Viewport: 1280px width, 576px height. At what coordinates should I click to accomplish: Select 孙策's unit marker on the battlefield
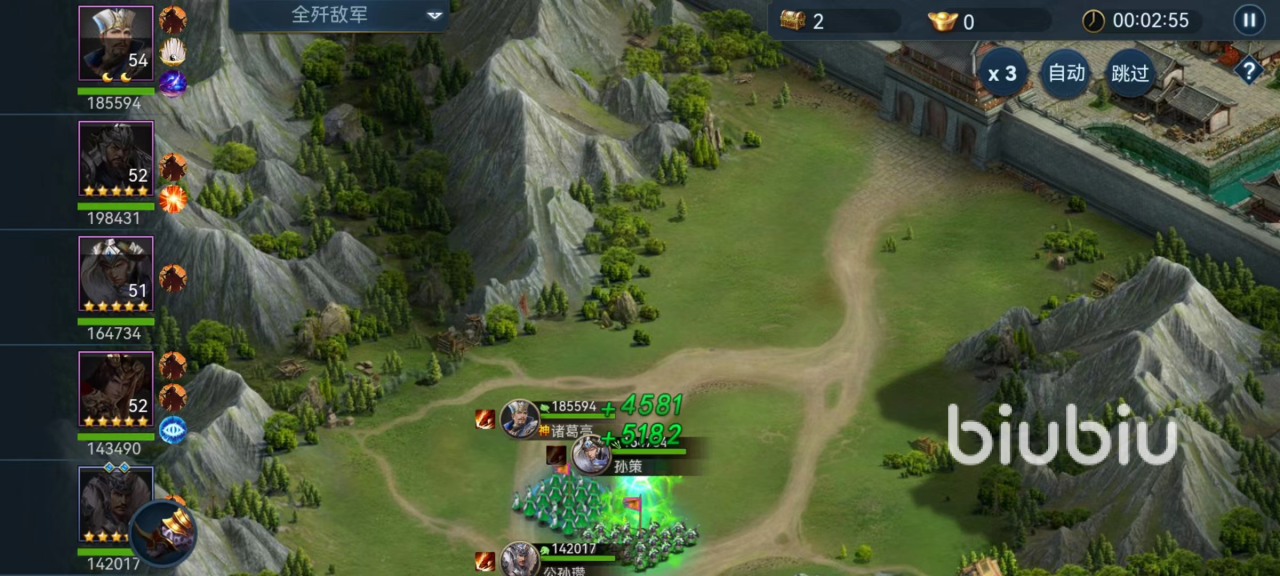[x=591, y=455]
